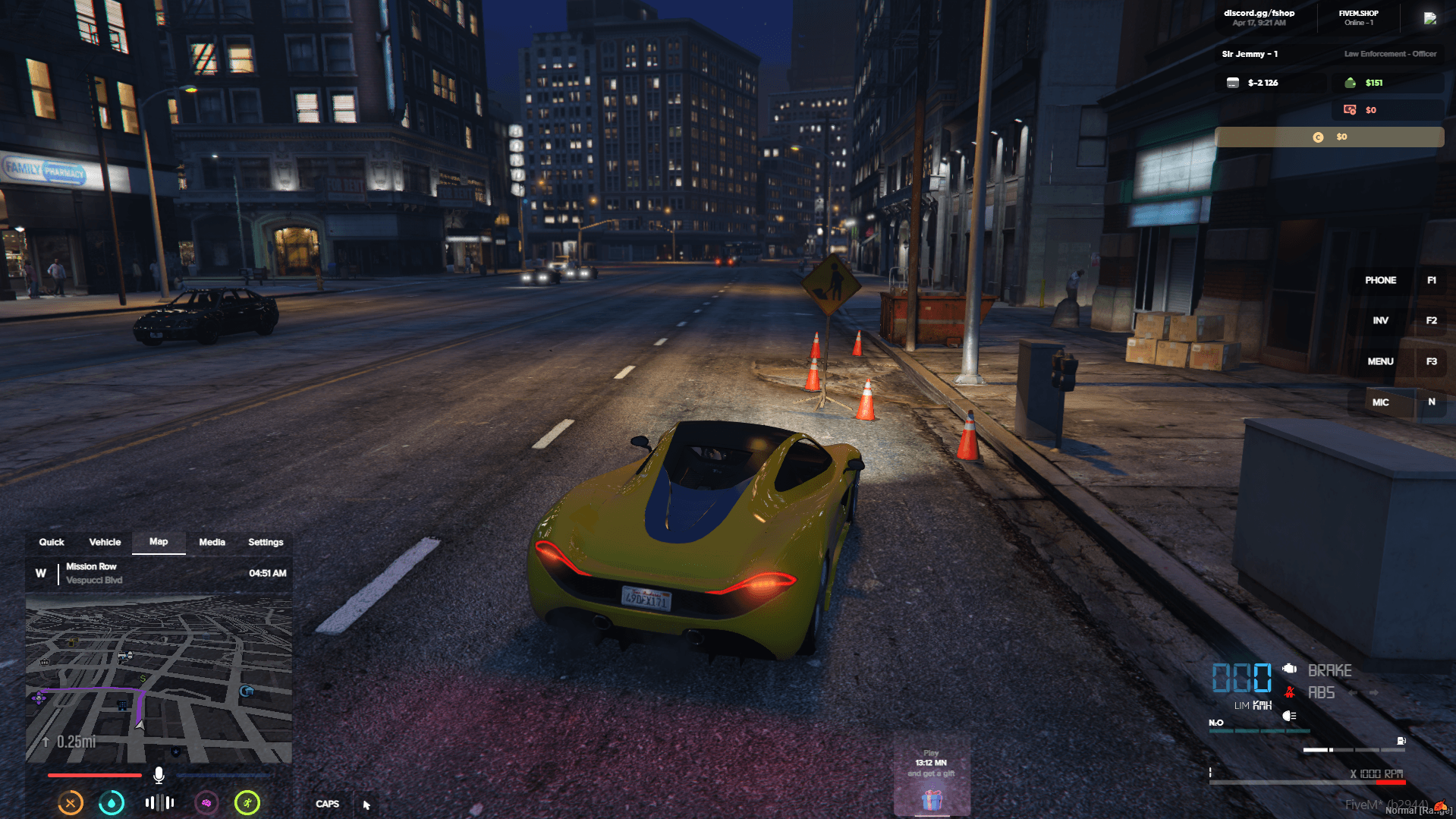Open the MENU F3 entry
The width and height of the screenshot is (1456, 819).
click(1380, 361)
